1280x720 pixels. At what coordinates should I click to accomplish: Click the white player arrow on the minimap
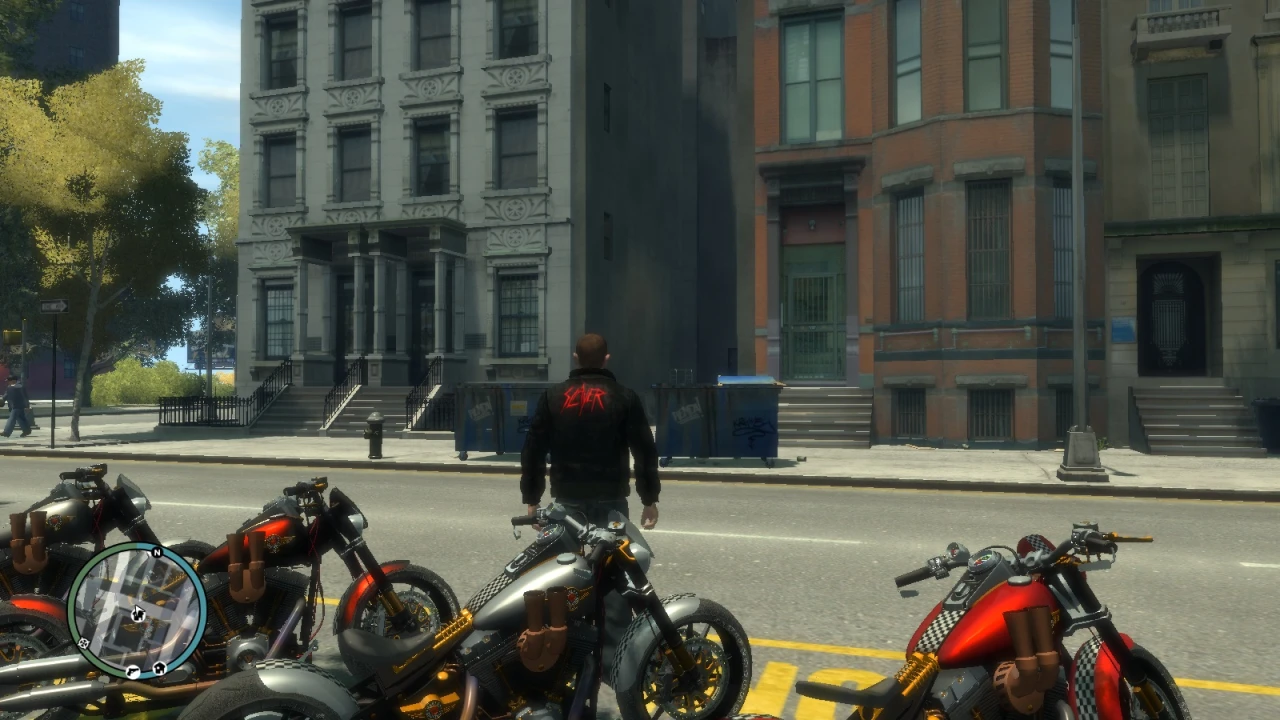point(138,608)
